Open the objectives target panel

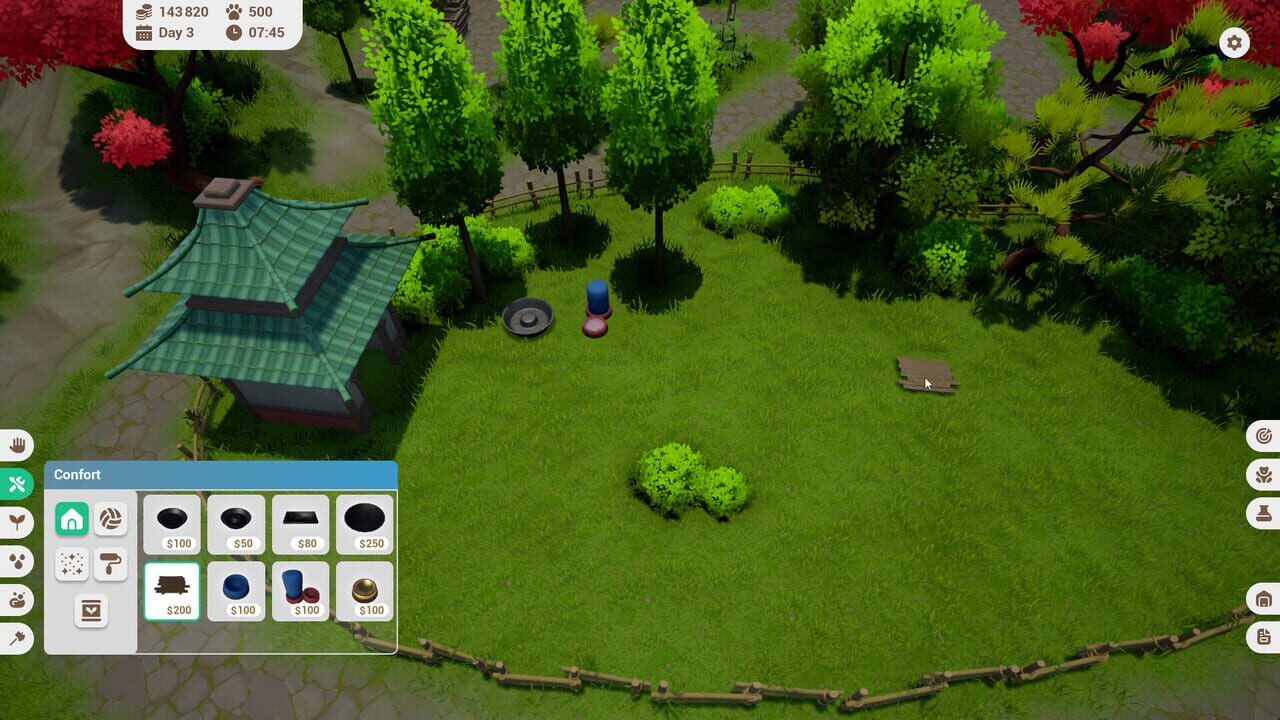pyautogui.click(x=1262, y=436)
